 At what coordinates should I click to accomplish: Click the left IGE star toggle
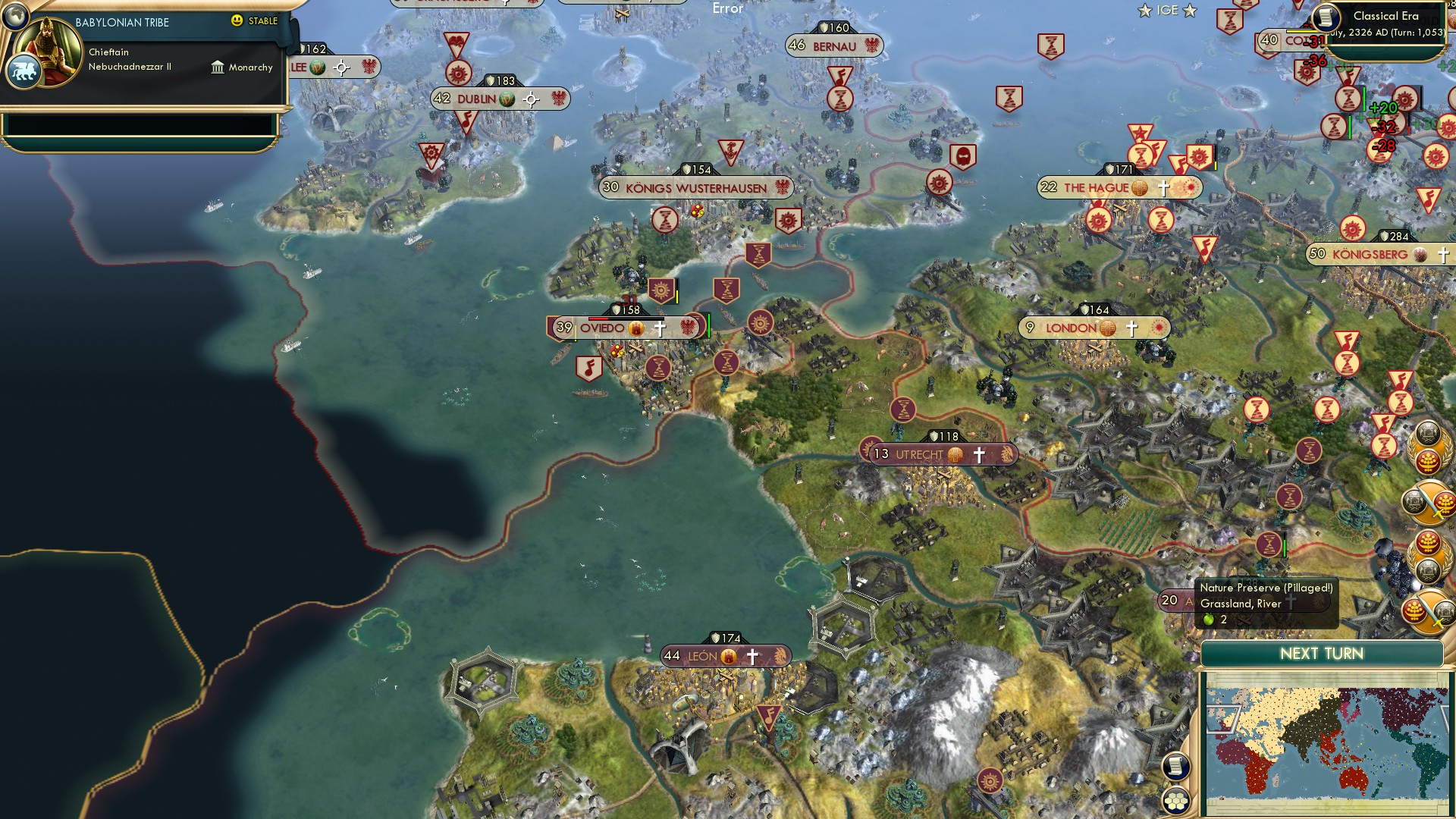(x=1147, y=10)
